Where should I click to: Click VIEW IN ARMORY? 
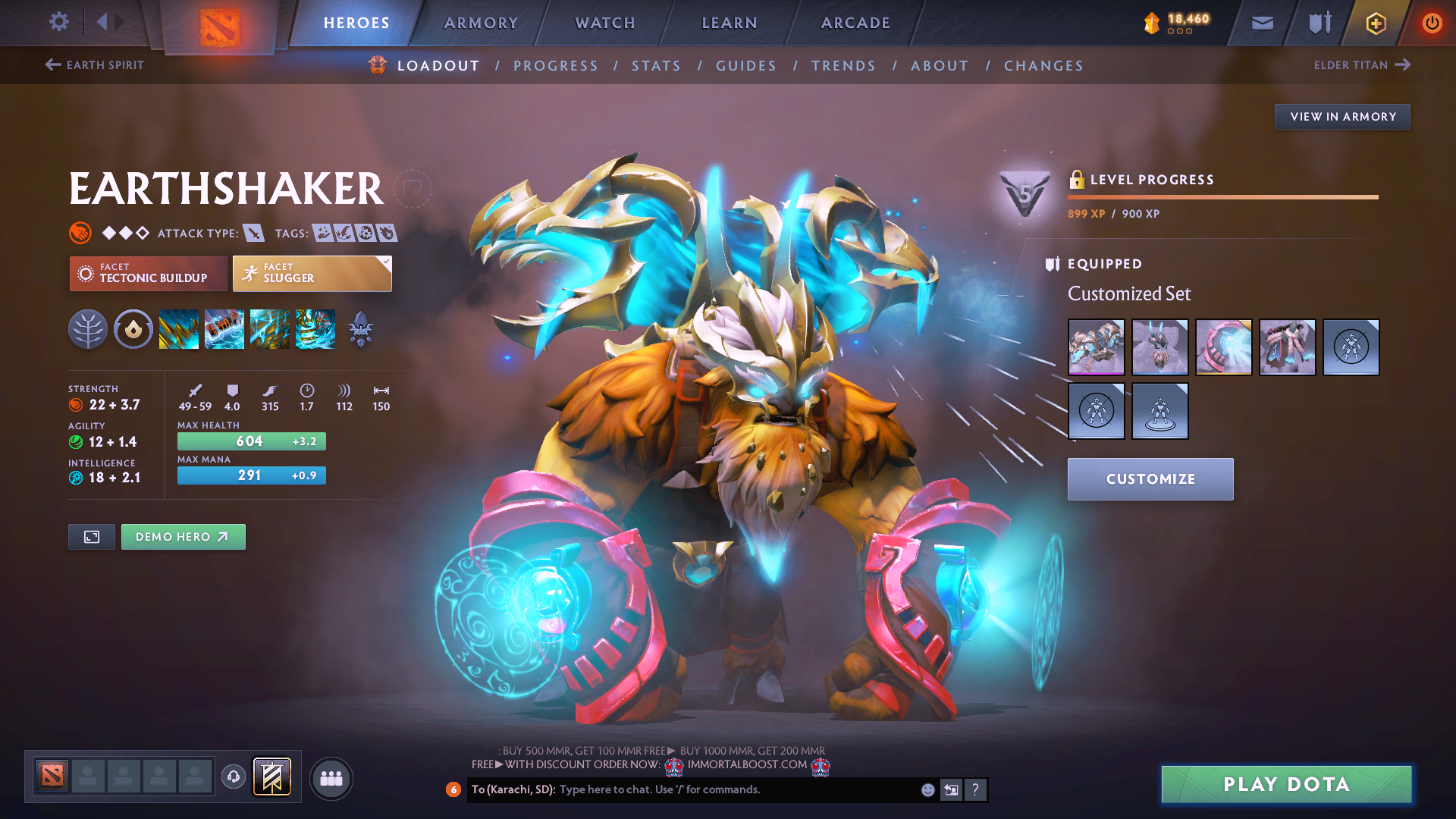pos(1342,116)
